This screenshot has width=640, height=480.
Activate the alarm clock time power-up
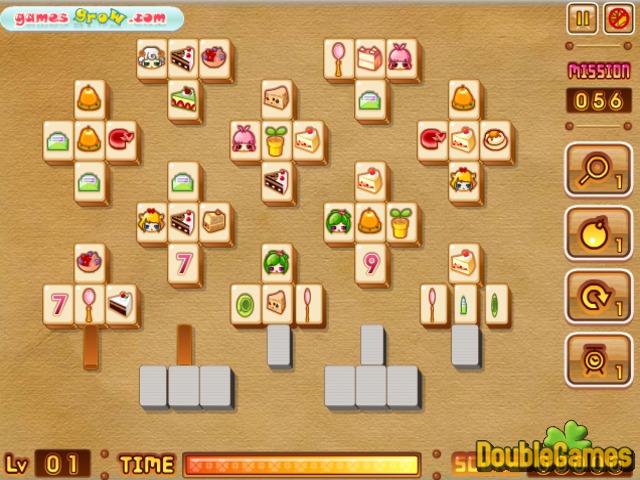pyautogui.click(x=597, y=359)
